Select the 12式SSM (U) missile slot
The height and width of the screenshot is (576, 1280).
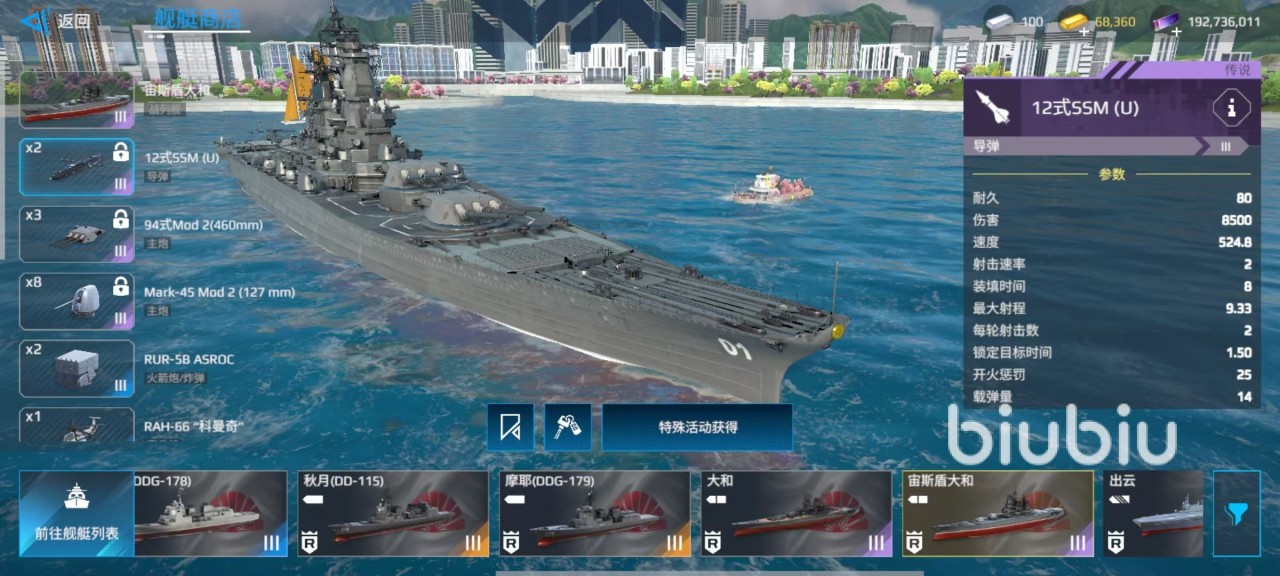[x=77, y=166]
